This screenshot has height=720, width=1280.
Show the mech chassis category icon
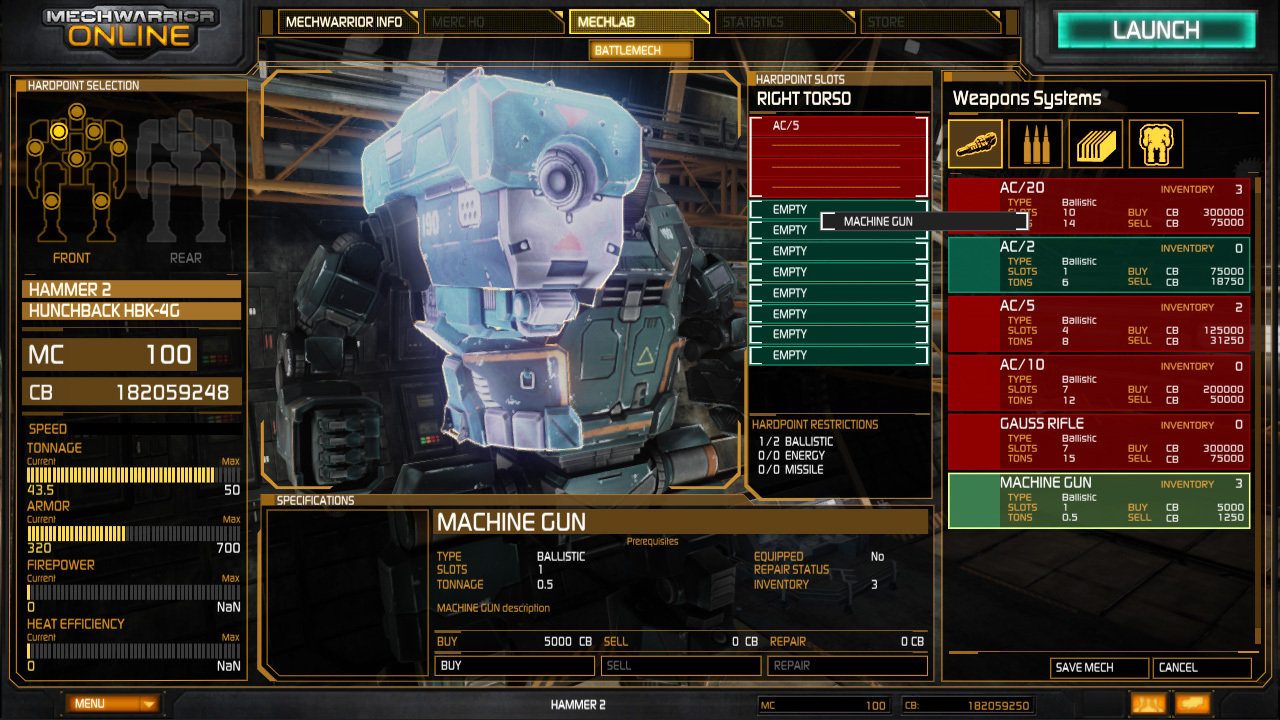pos(1156,144)
